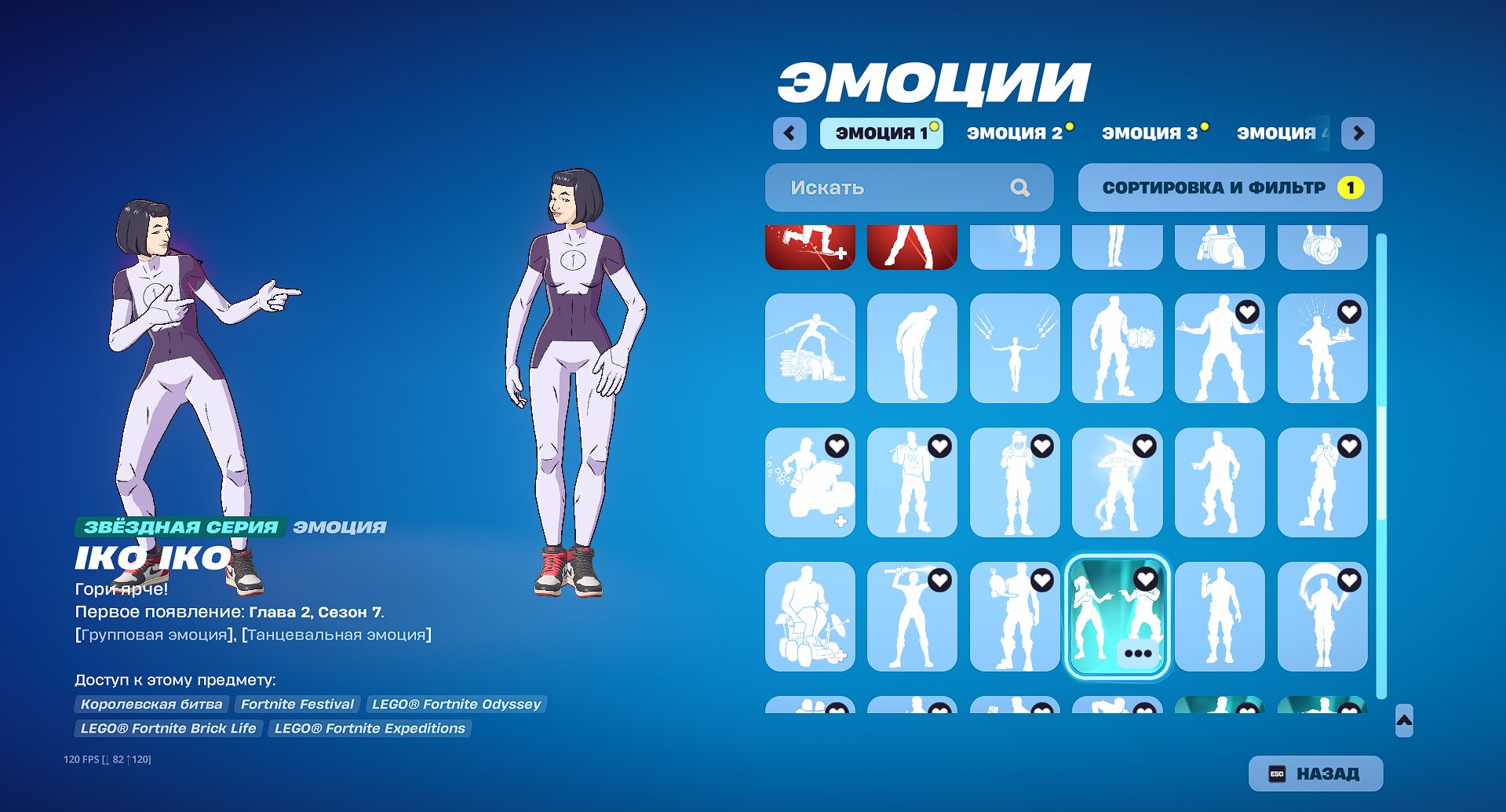1506x812 pixels.
Task: Select the serving tray emote icon
Action: pos(1323,349)
